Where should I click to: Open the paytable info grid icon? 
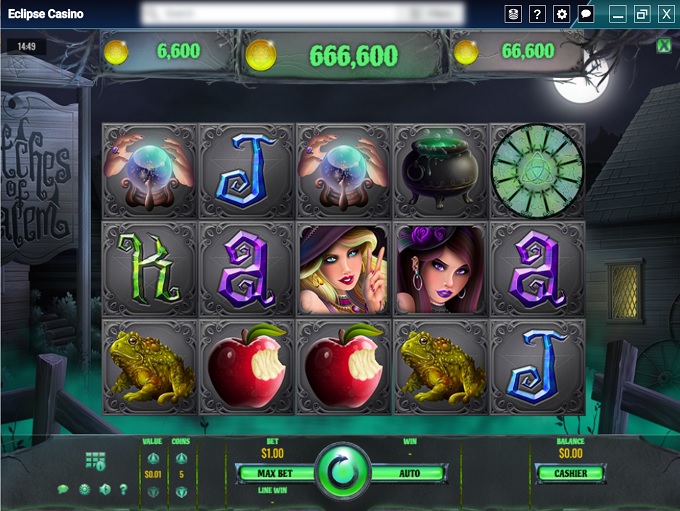tap(95, 460)
